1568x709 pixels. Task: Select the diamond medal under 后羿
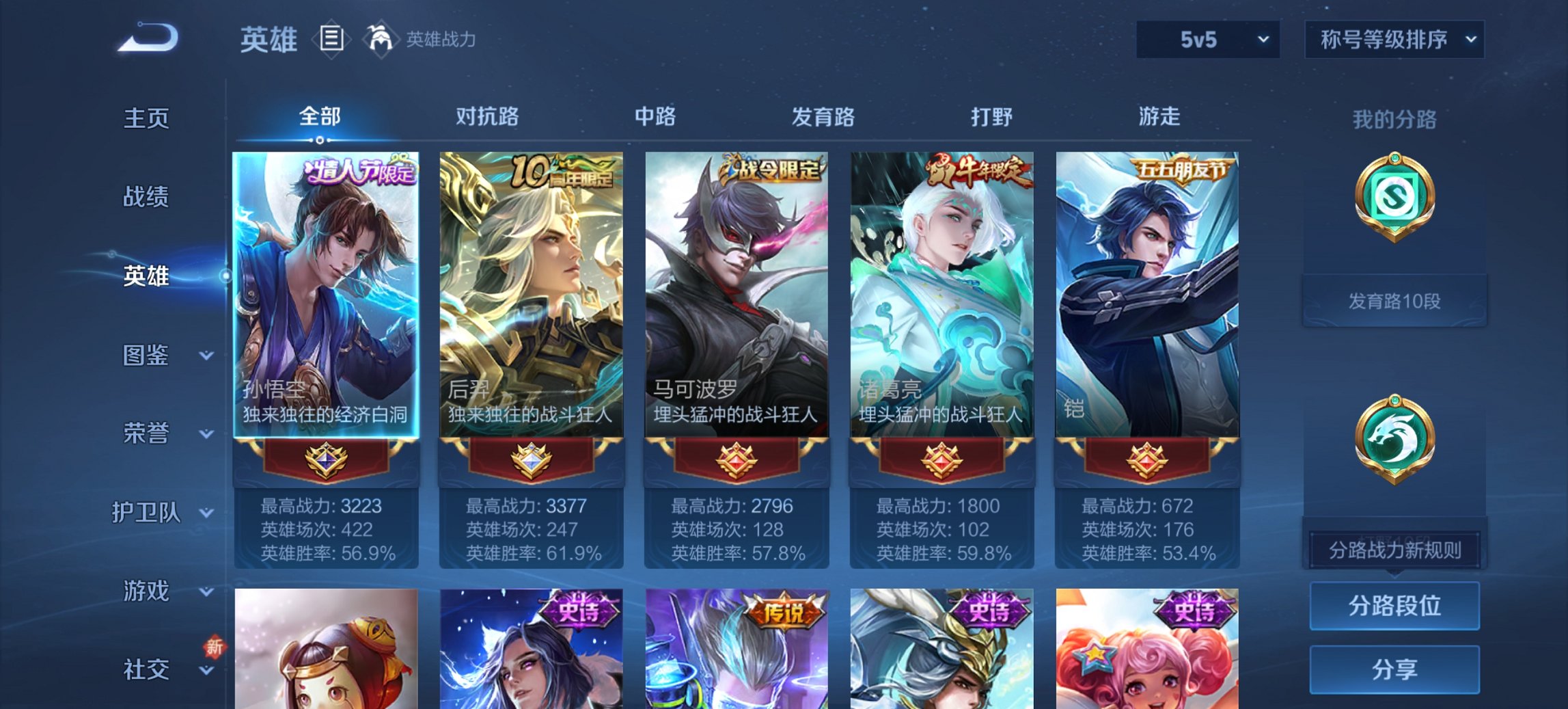coord(532,462)
